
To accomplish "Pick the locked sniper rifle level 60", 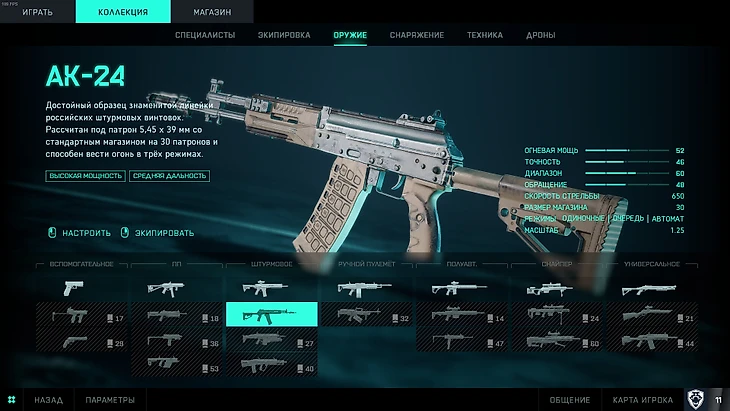I will click(556, 342).
